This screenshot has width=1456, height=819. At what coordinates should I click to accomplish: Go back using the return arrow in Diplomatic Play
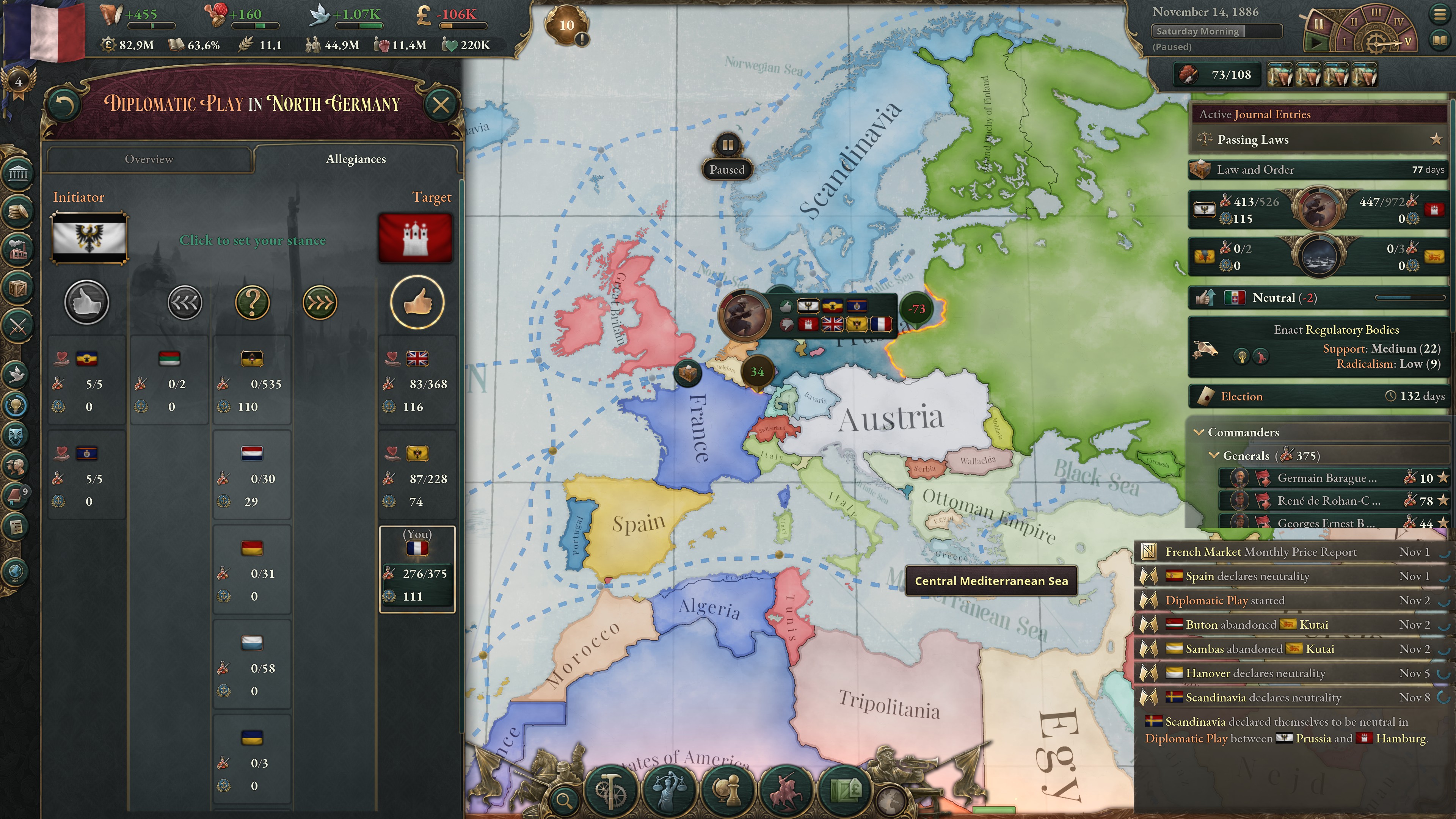(64, 105)
